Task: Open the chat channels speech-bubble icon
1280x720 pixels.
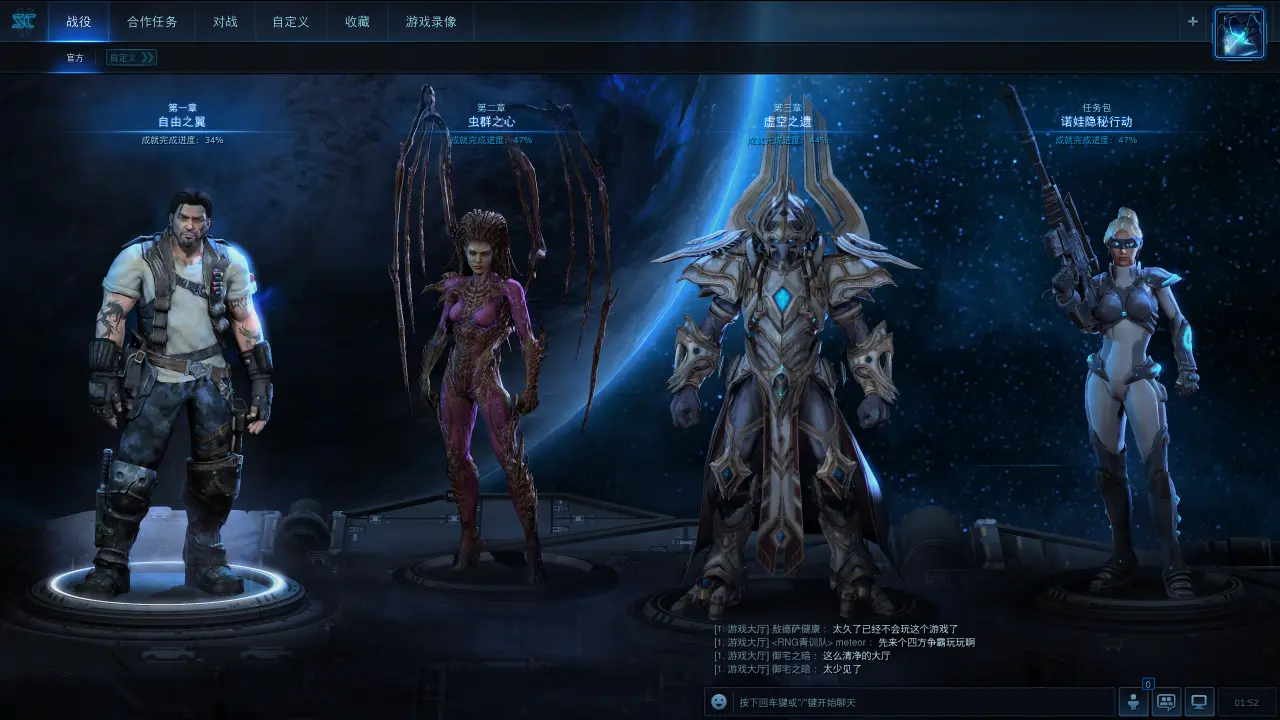Action: 1166,702
